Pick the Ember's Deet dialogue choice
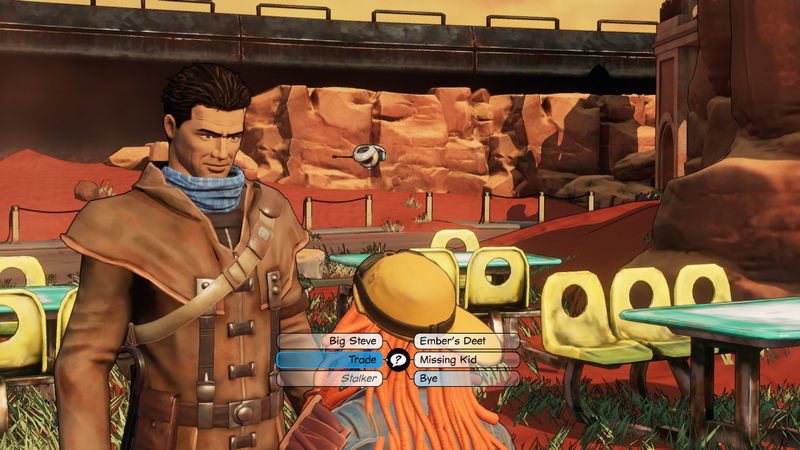800x450 pixels. [465, 341]
